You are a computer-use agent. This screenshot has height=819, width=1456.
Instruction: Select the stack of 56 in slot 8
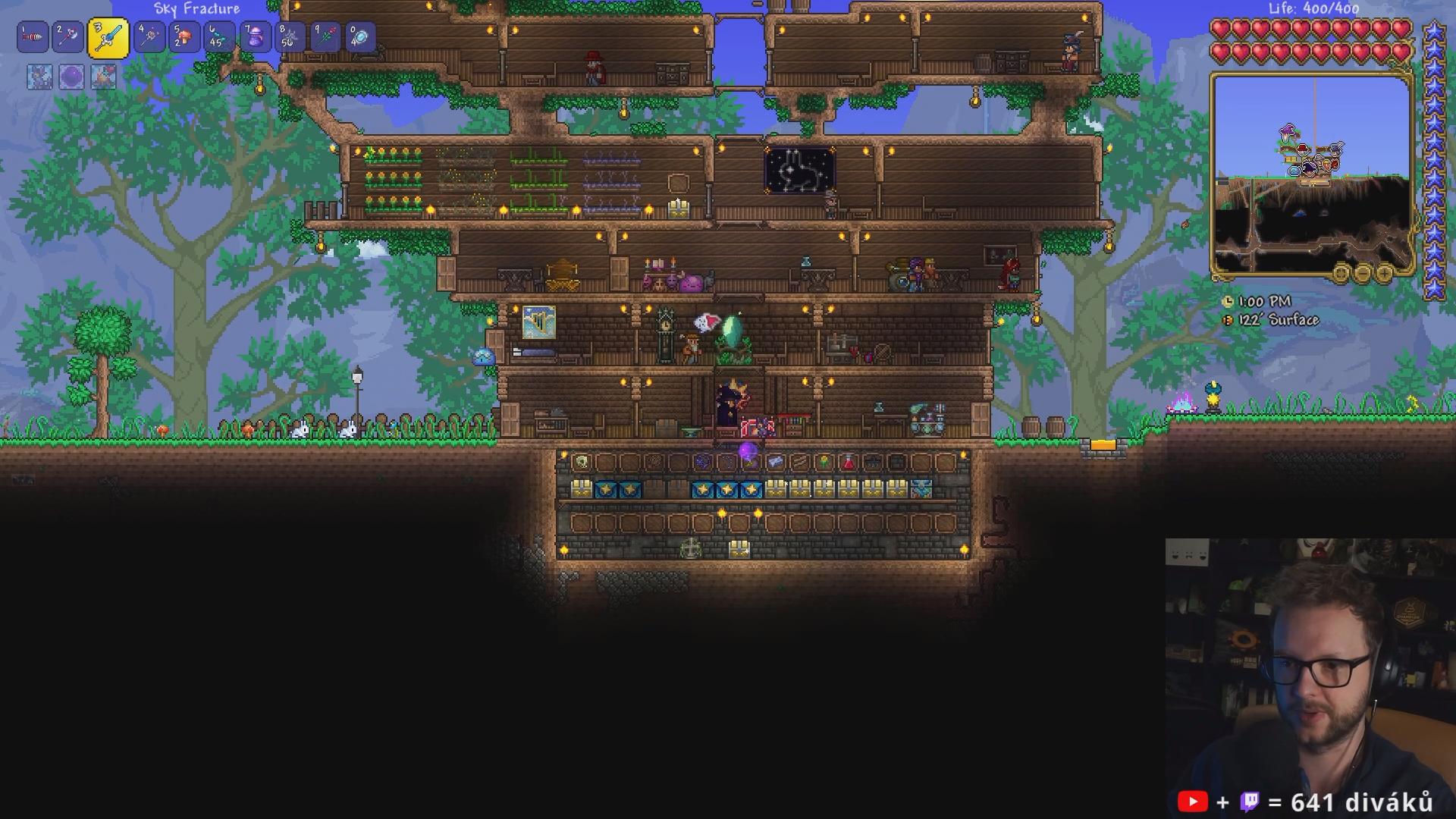pyautogui.click(x=290, y=37)
